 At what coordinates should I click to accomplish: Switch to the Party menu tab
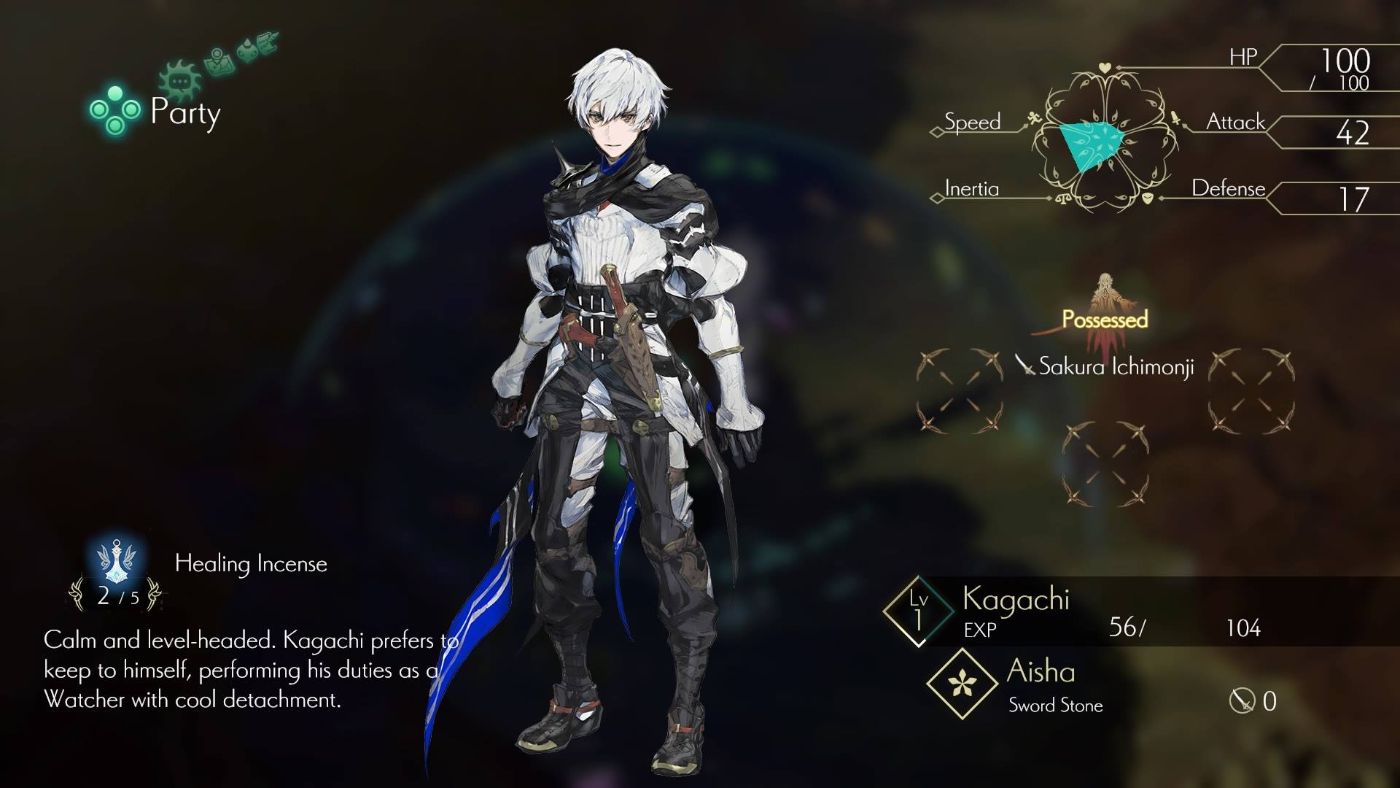183,113
